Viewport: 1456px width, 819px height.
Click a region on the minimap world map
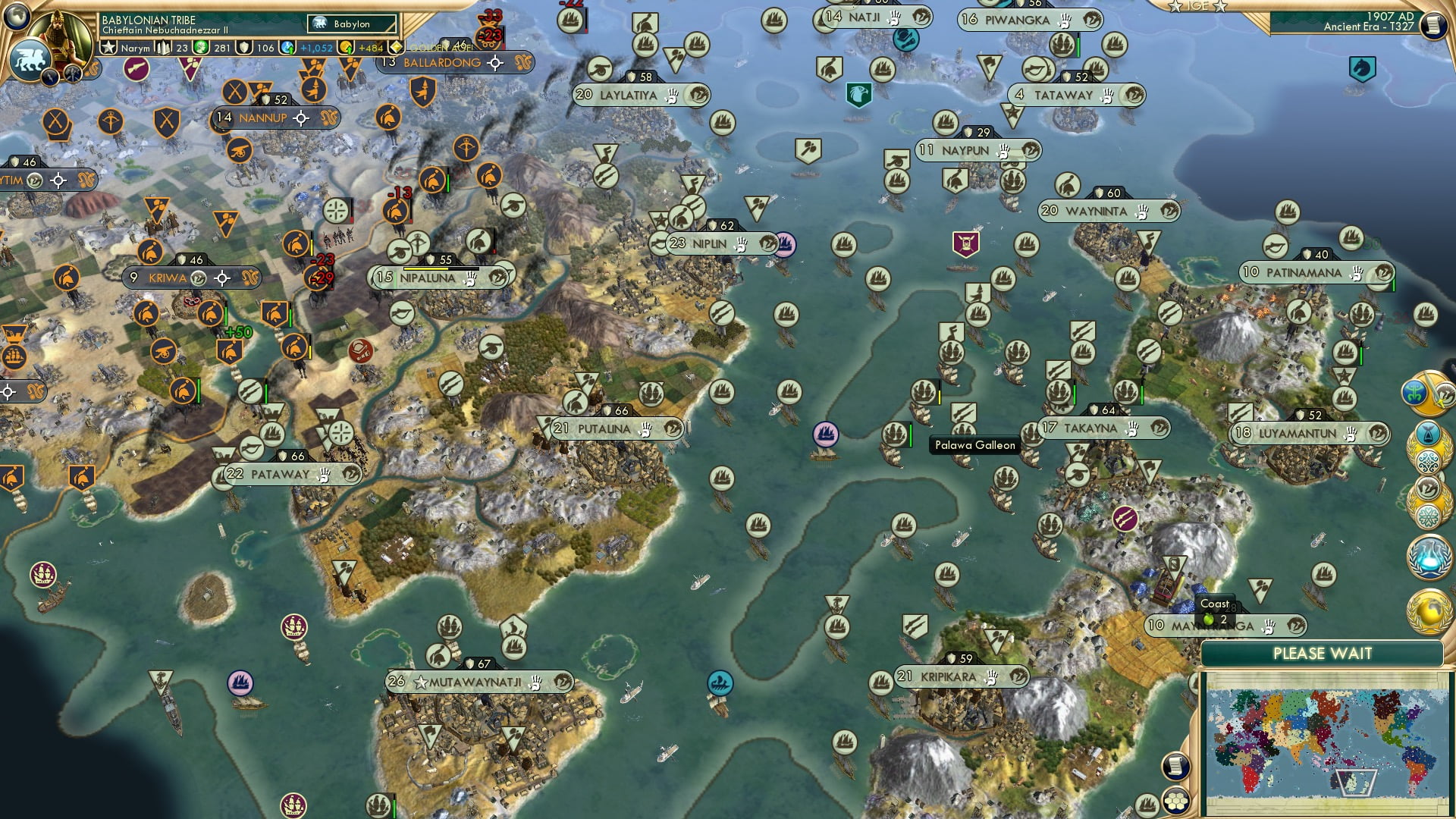[x=1331, y=739]
